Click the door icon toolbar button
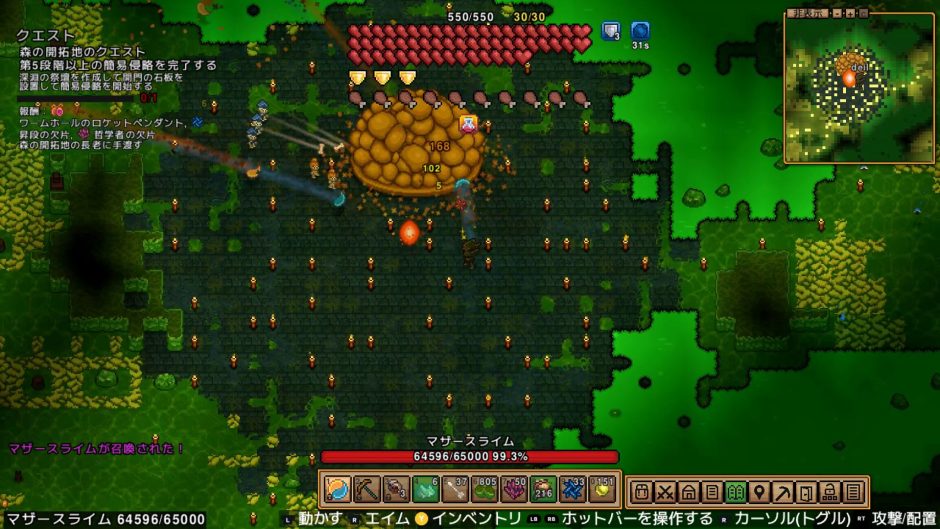This screenshot has height=529, width=940. pos(806,492)
